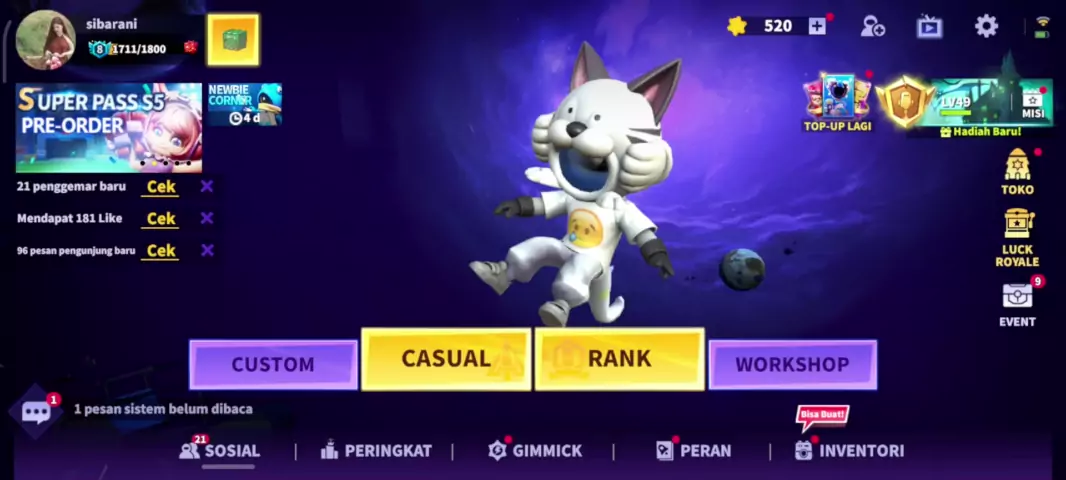Enter the WORKSHOP mode

pyautogui.click(x=792, y=364)
